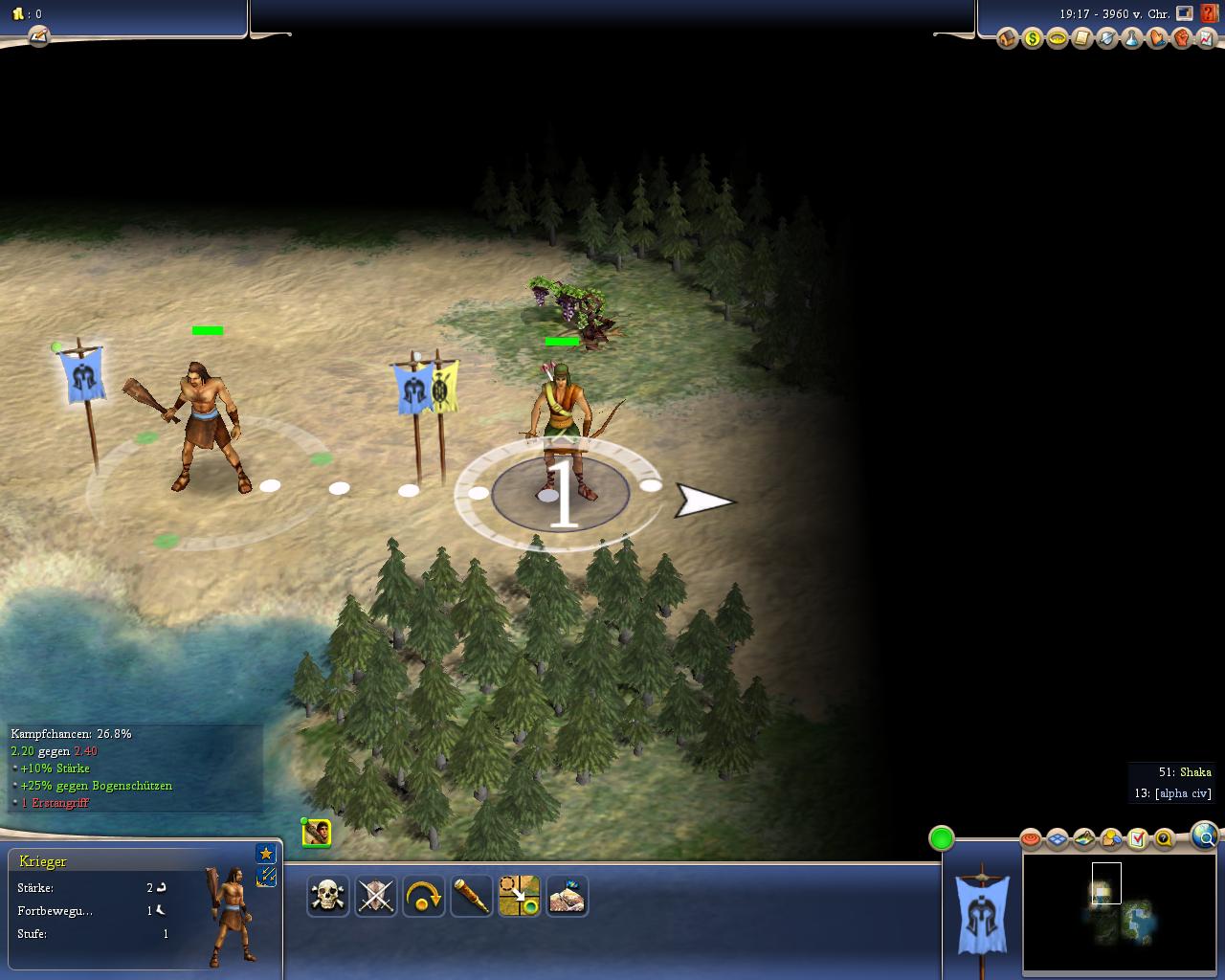Select Shaka in the scoreboard
The image size is (1225, 980).
(1195, 772)
